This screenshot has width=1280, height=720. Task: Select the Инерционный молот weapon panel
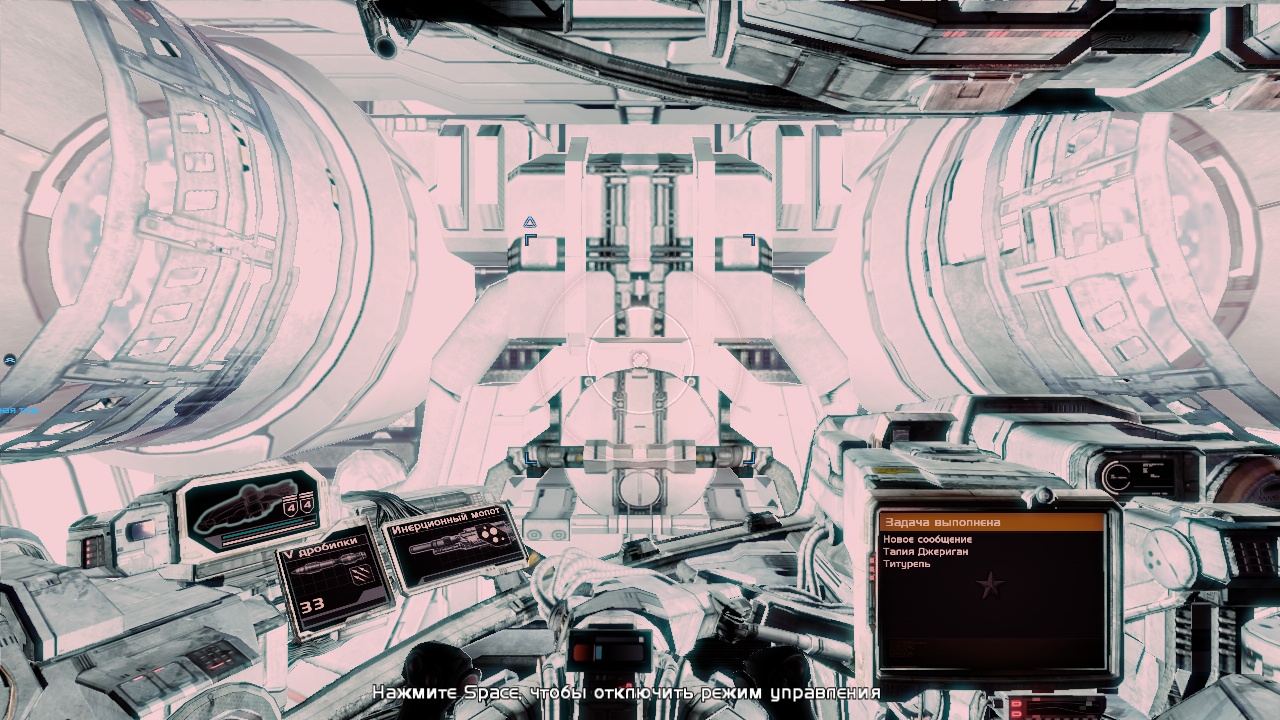[455, 546]
